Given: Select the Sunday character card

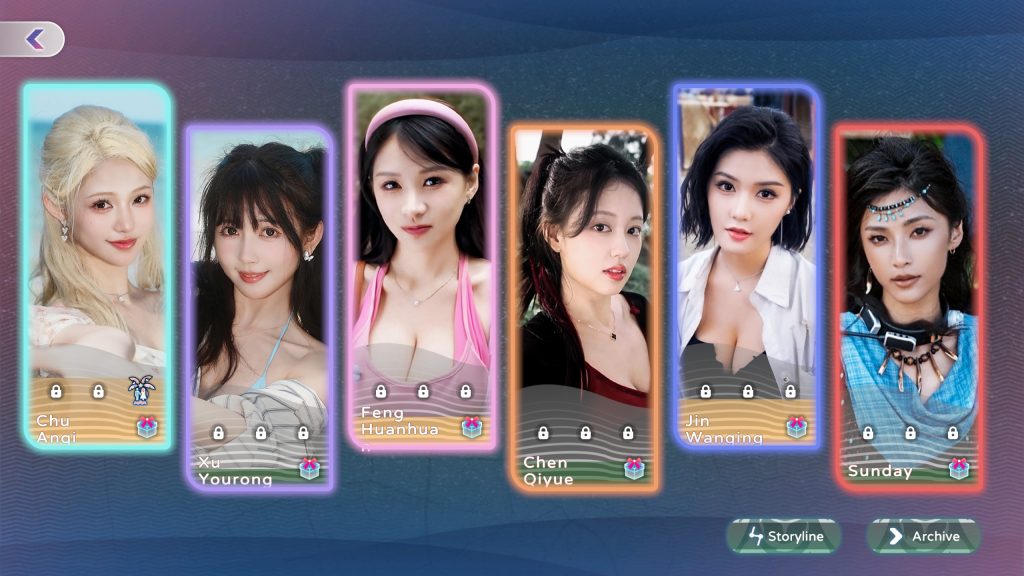Looking at the screenshot, I should tap(909, 280).
